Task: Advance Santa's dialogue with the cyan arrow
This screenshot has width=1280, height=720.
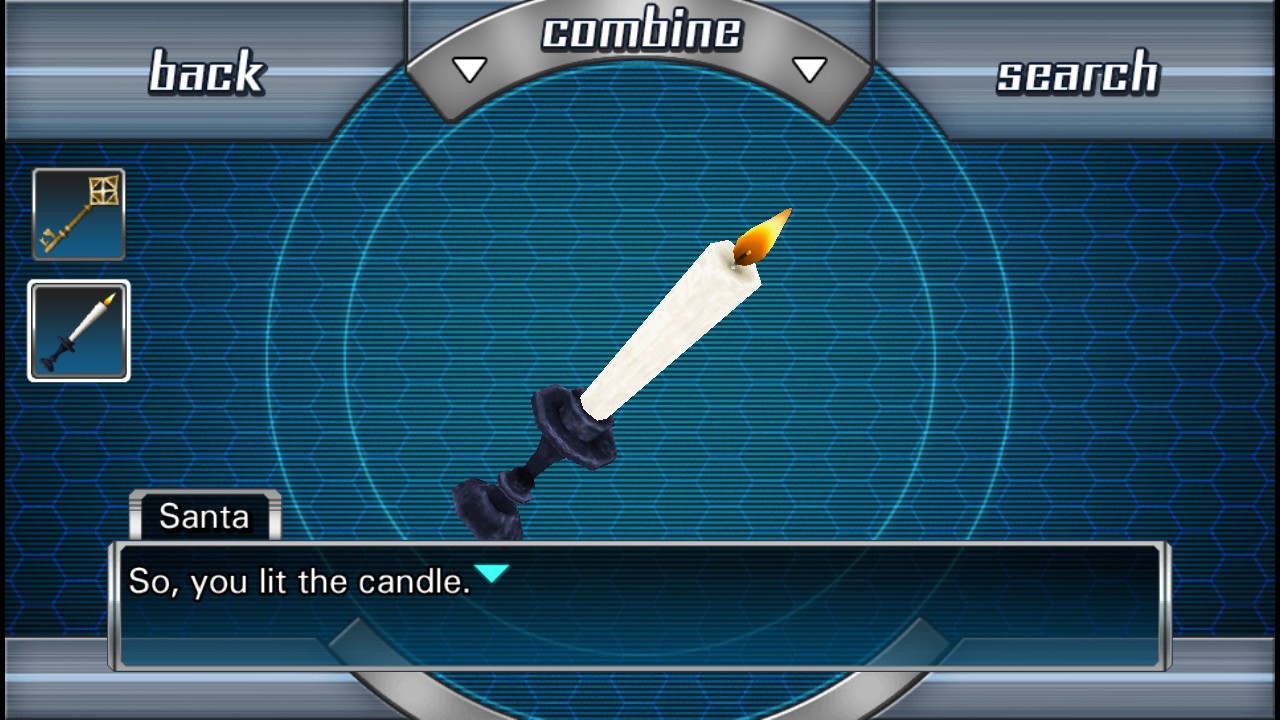Action: tap(491, 574)
